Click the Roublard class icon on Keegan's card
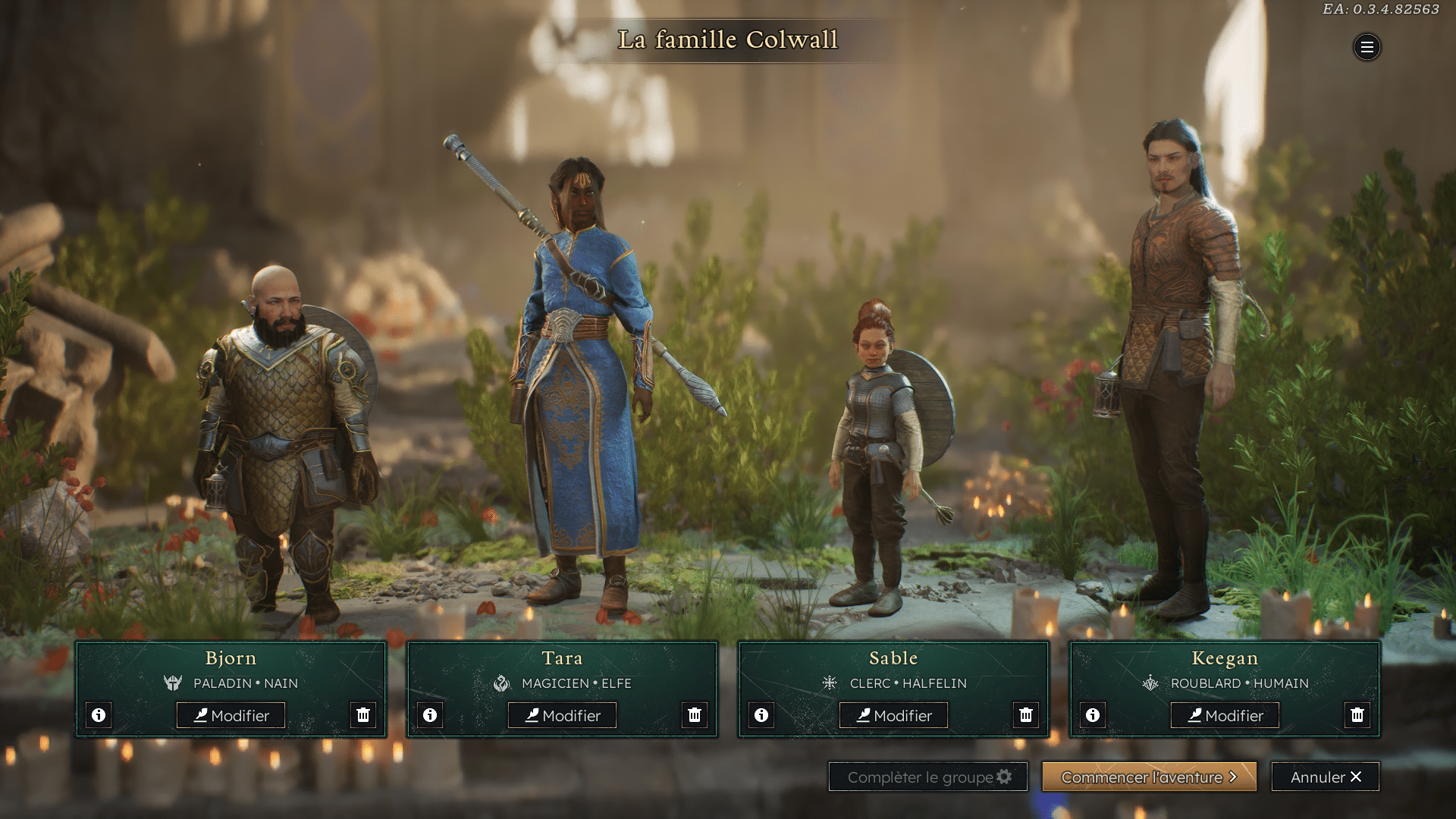The width and height of the screenshot is (1456, 819). coord(1150,682)
